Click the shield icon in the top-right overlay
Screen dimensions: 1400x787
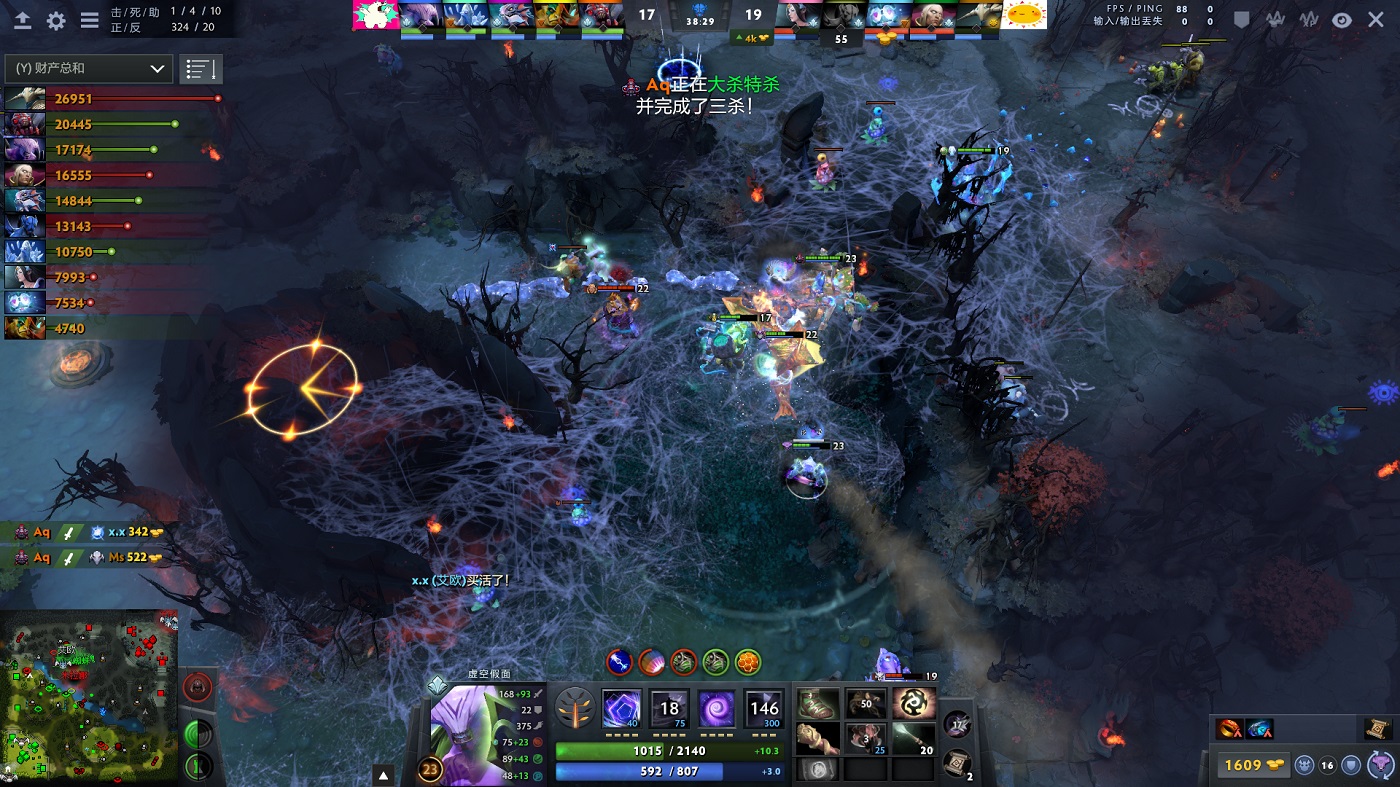click(x=1241, y=18)
